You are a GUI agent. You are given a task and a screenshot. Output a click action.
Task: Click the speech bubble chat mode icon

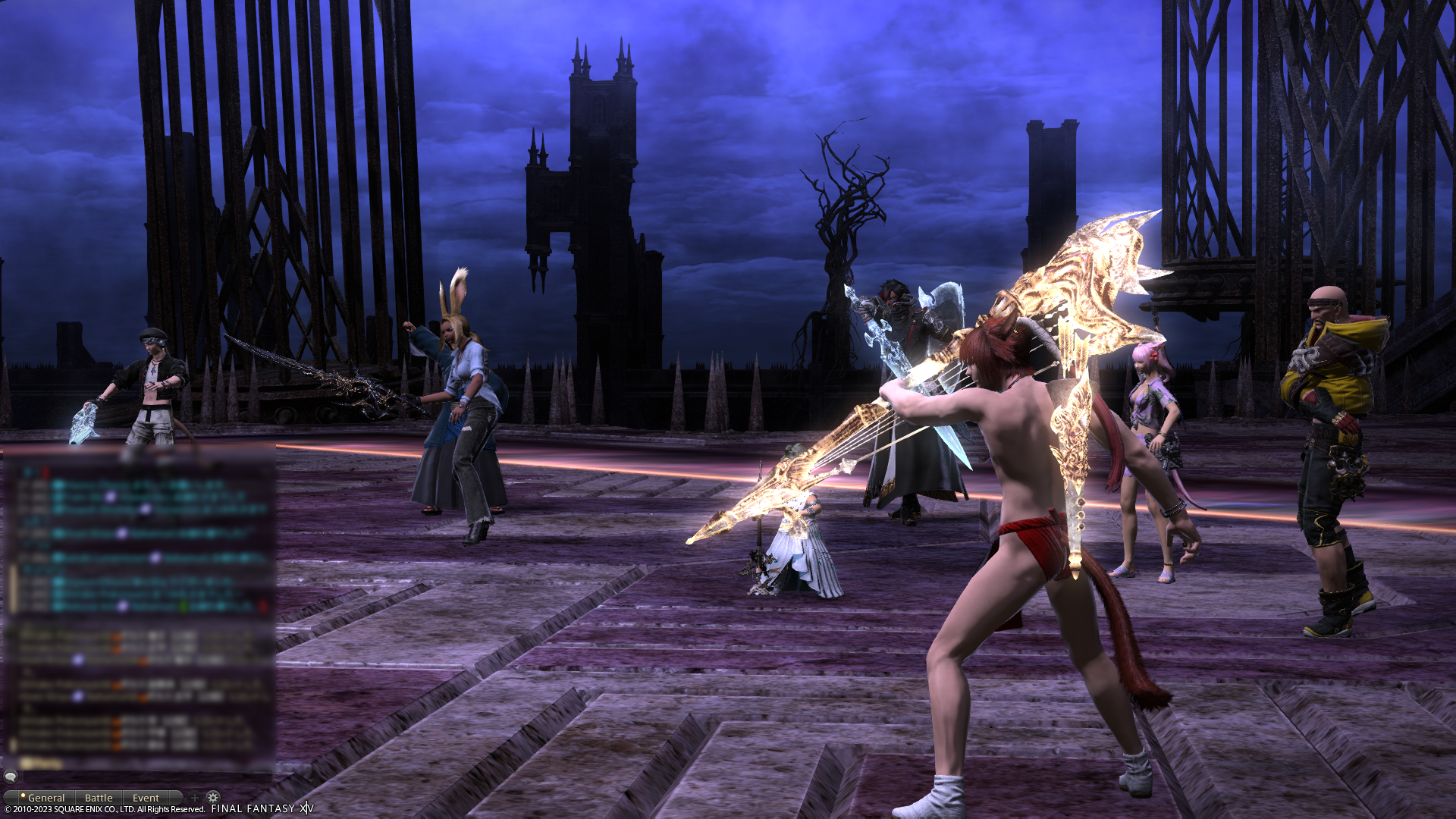coord(11,777)
